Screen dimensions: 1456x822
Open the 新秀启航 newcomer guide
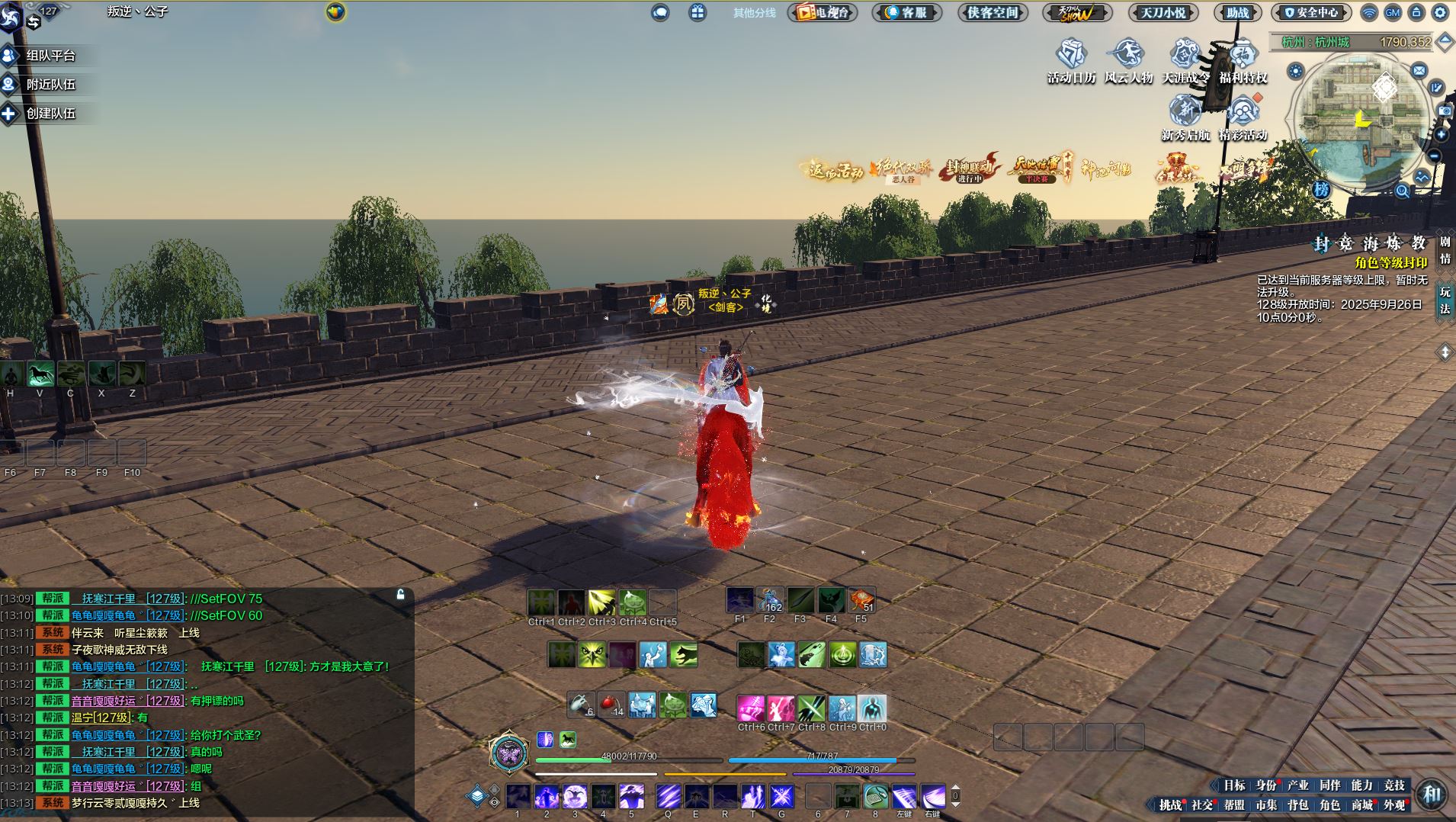tap(1185, 119)
